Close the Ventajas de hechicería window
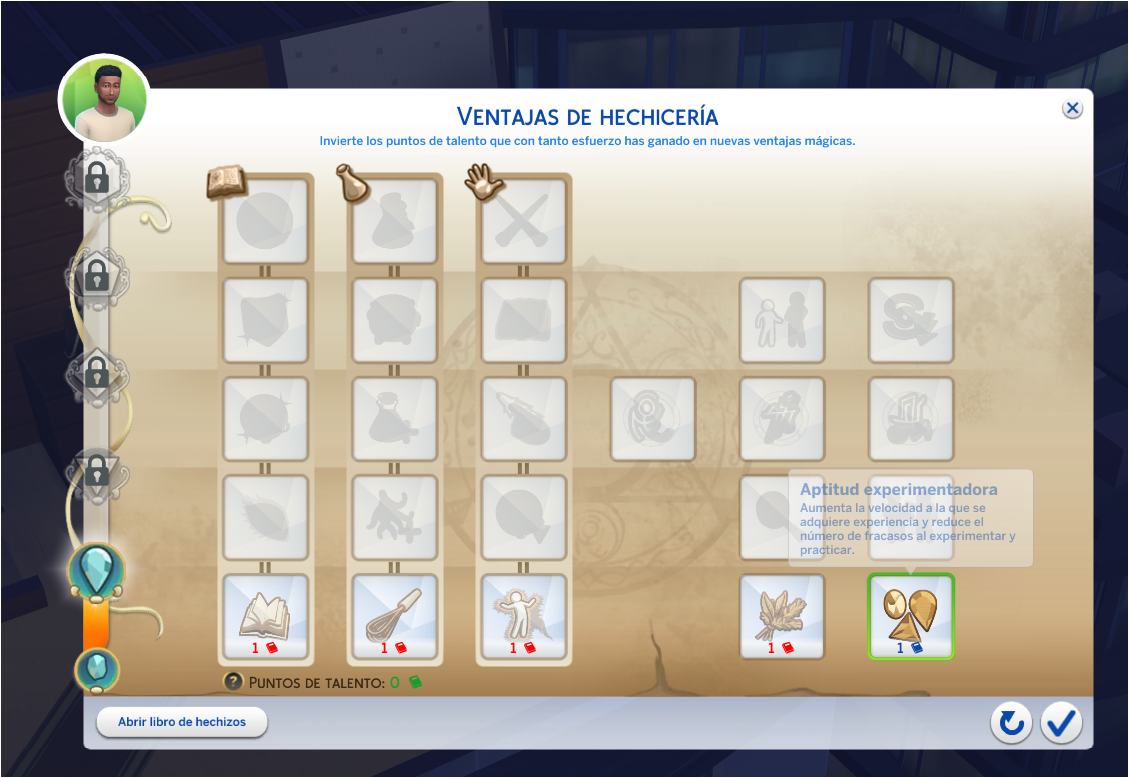This screenshot has height=778, width=1129. click(x=1072, y=109)
